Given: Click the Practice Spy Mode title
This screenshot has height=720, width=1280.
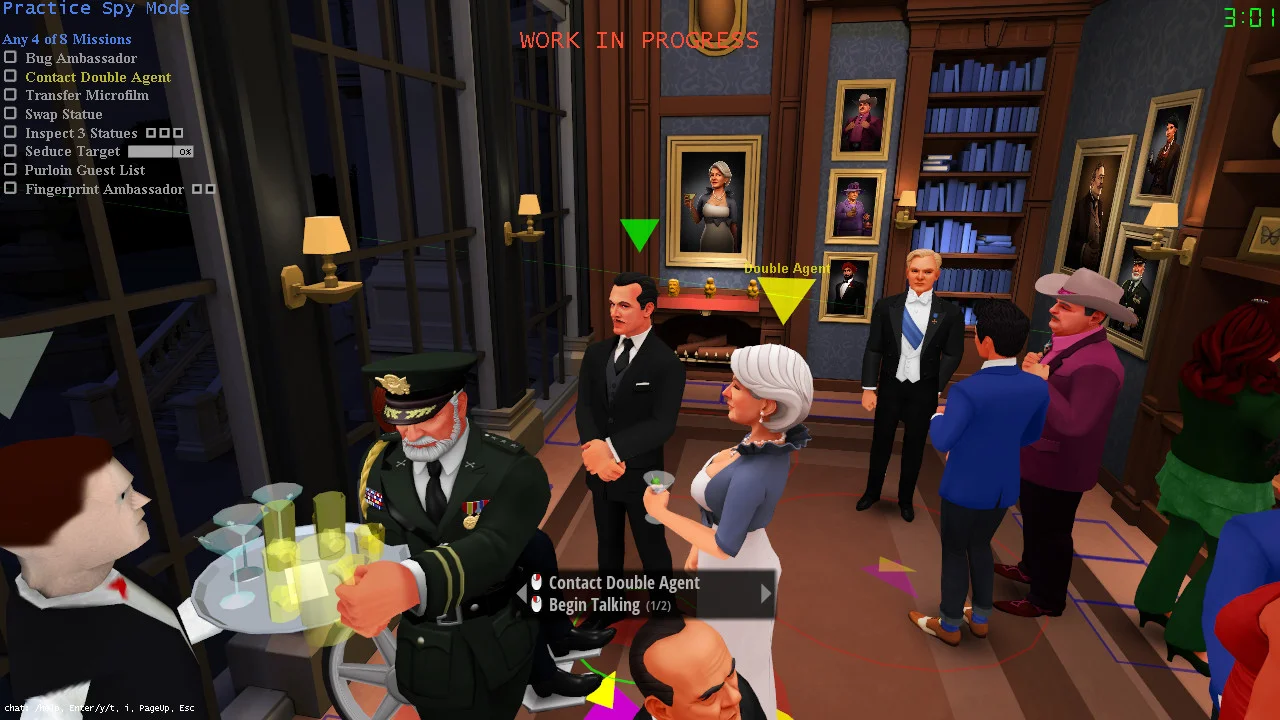Looking at the screenshot, I should click(95, 8).
